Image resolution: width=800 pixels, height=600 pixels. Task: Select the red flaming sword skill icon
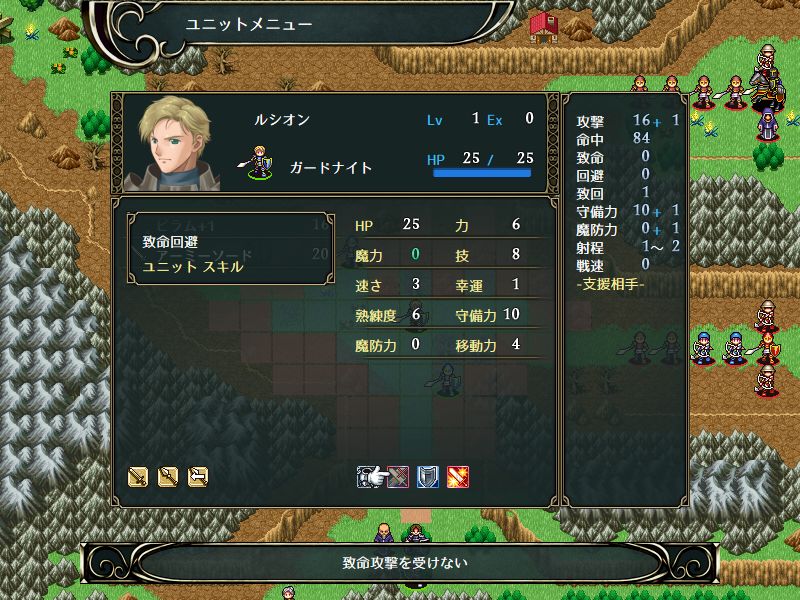(x=458, y=477)
